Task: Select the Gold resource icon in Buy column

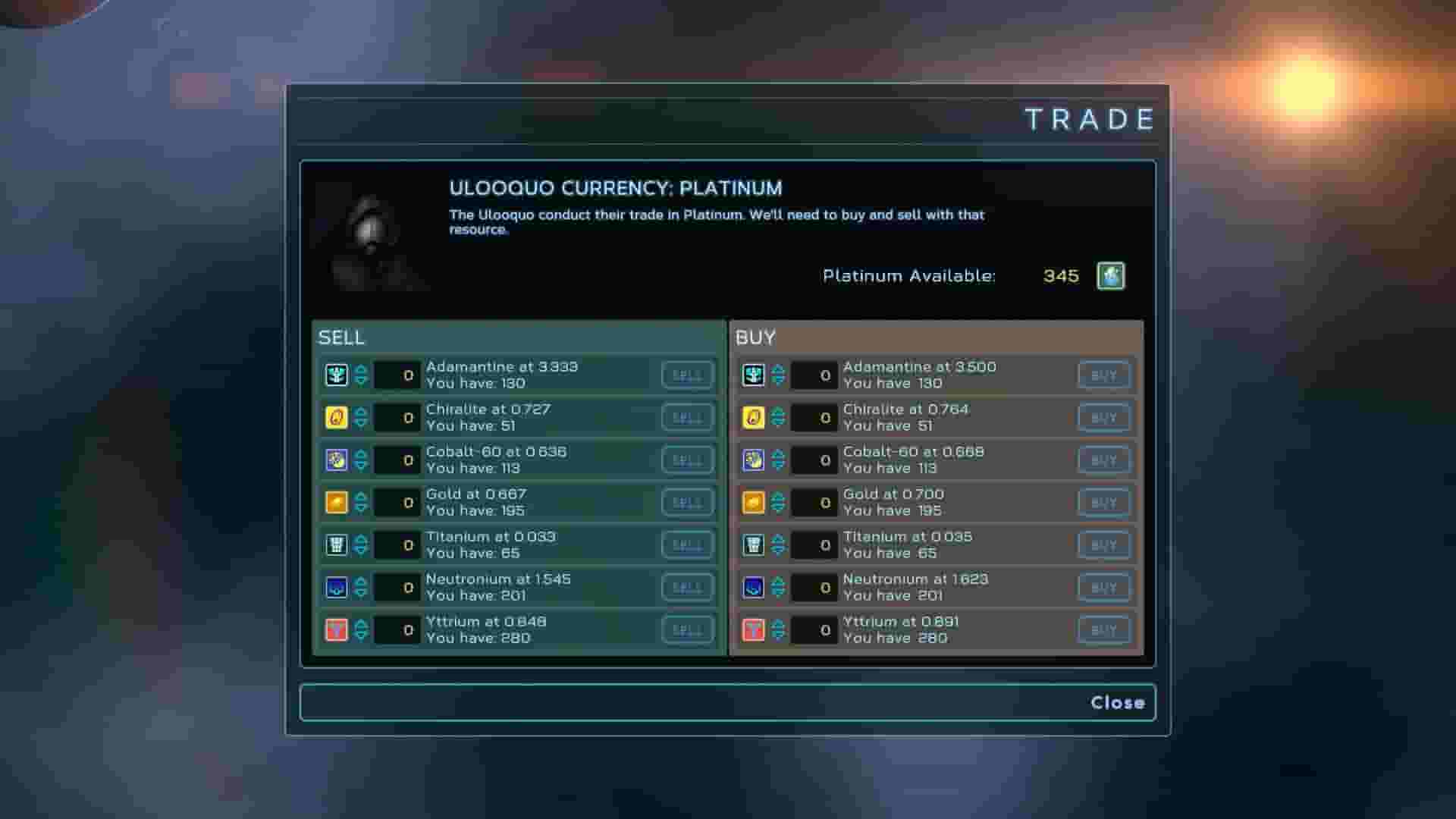Action: click(752, 502)
